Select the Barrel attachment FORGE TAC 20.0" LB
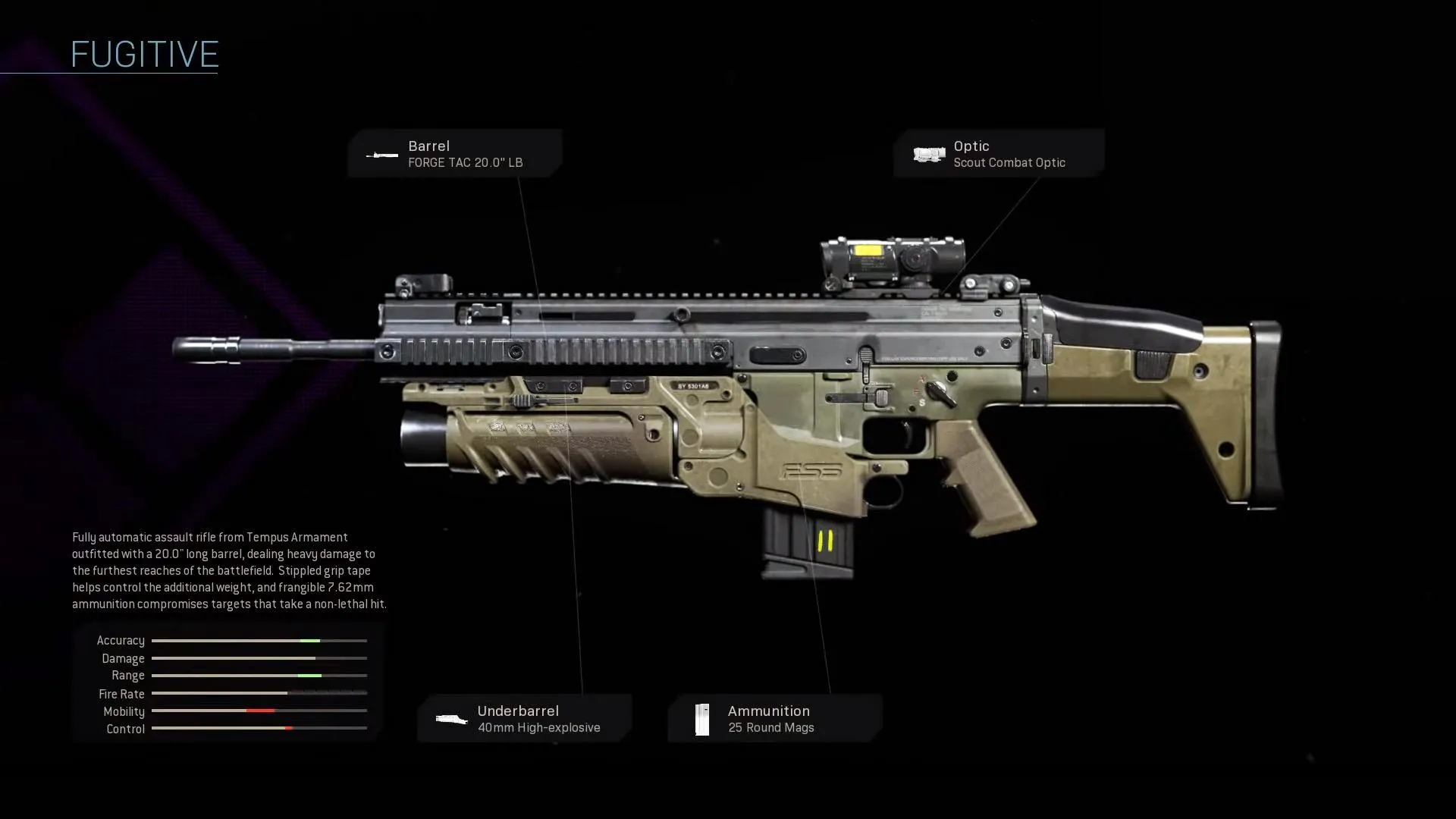 (x=455, y=154)
